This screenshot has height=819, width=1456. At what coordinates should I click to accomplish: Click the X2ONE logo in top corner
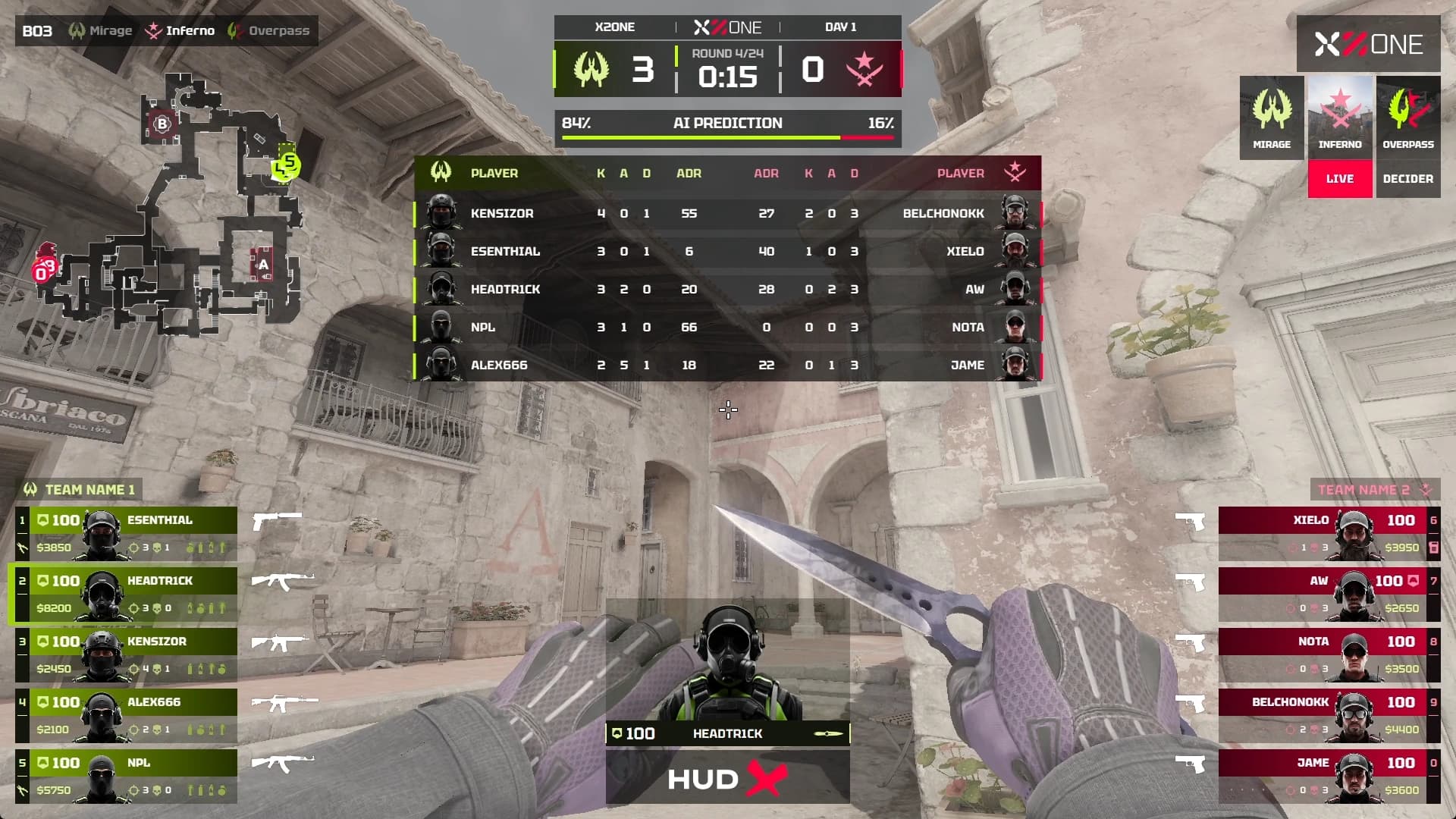1368,44
